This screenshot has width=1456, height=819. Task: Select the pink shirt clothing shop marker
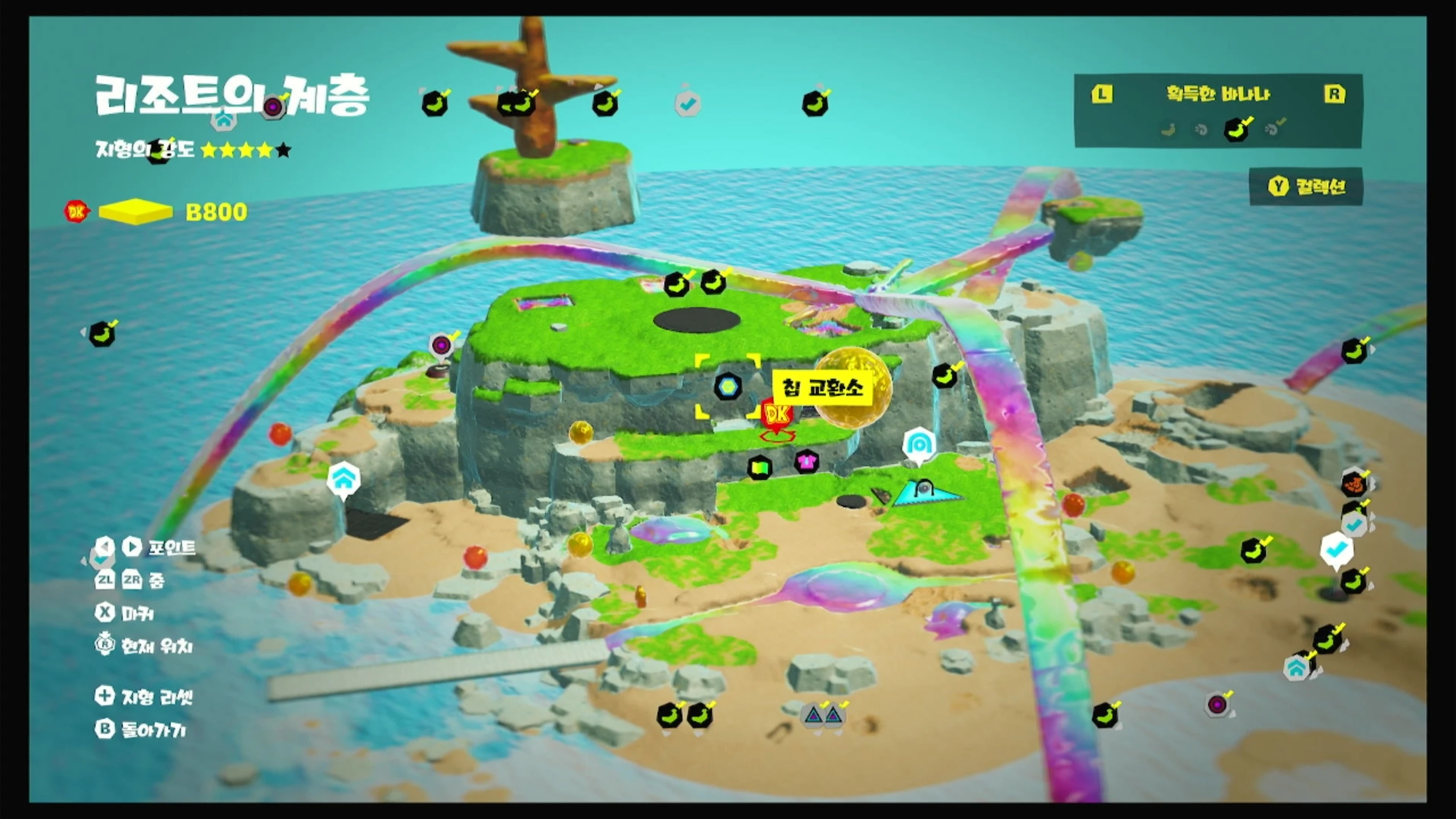806,461
